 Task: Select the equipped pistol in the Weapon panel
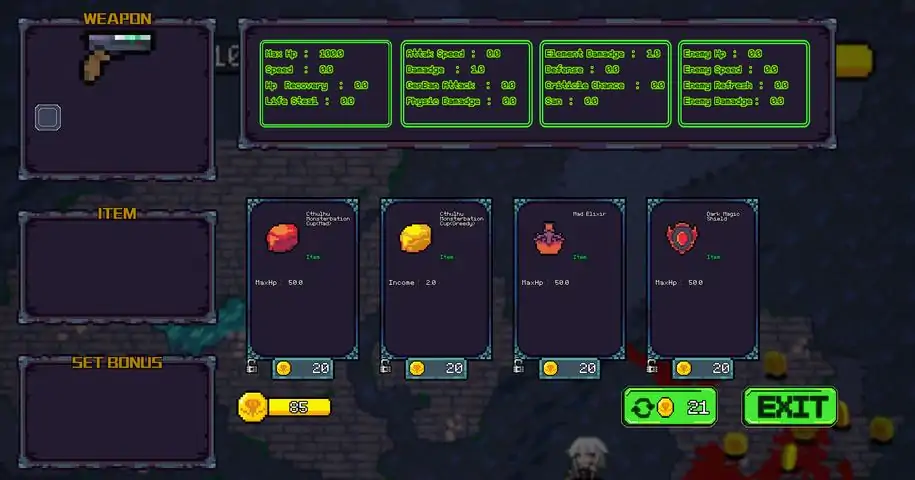117,55
